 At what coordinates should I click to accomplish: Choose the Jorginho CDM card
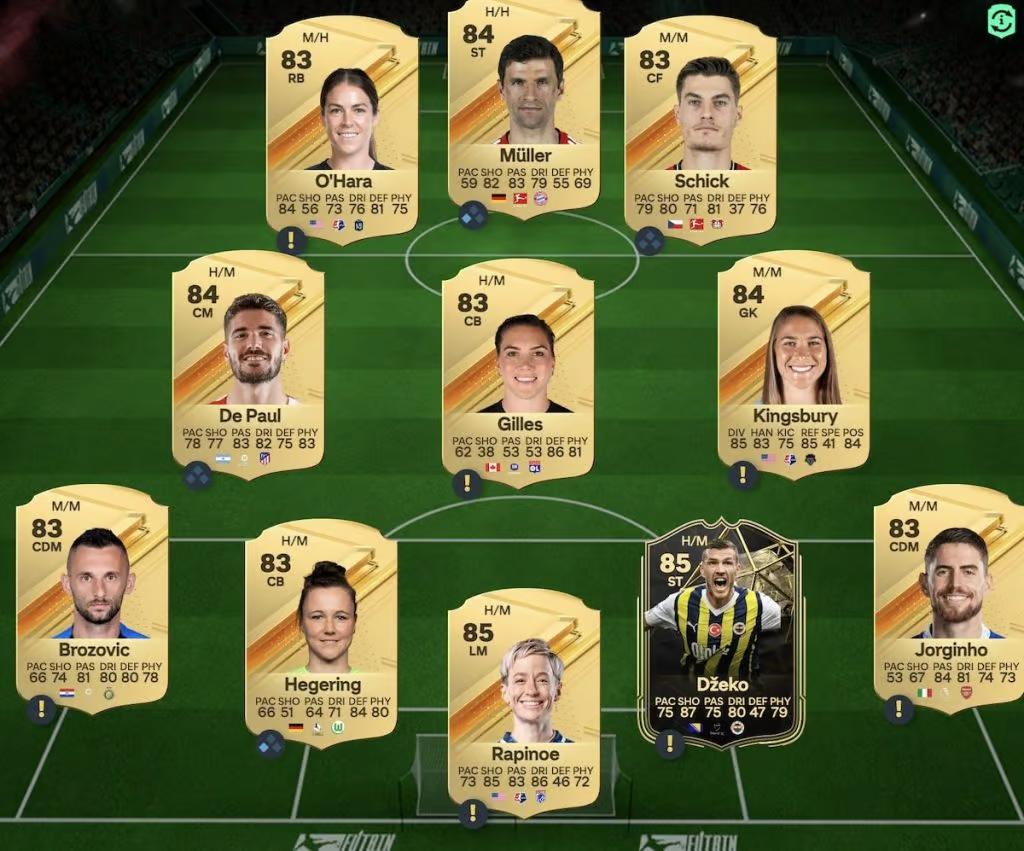949,598
